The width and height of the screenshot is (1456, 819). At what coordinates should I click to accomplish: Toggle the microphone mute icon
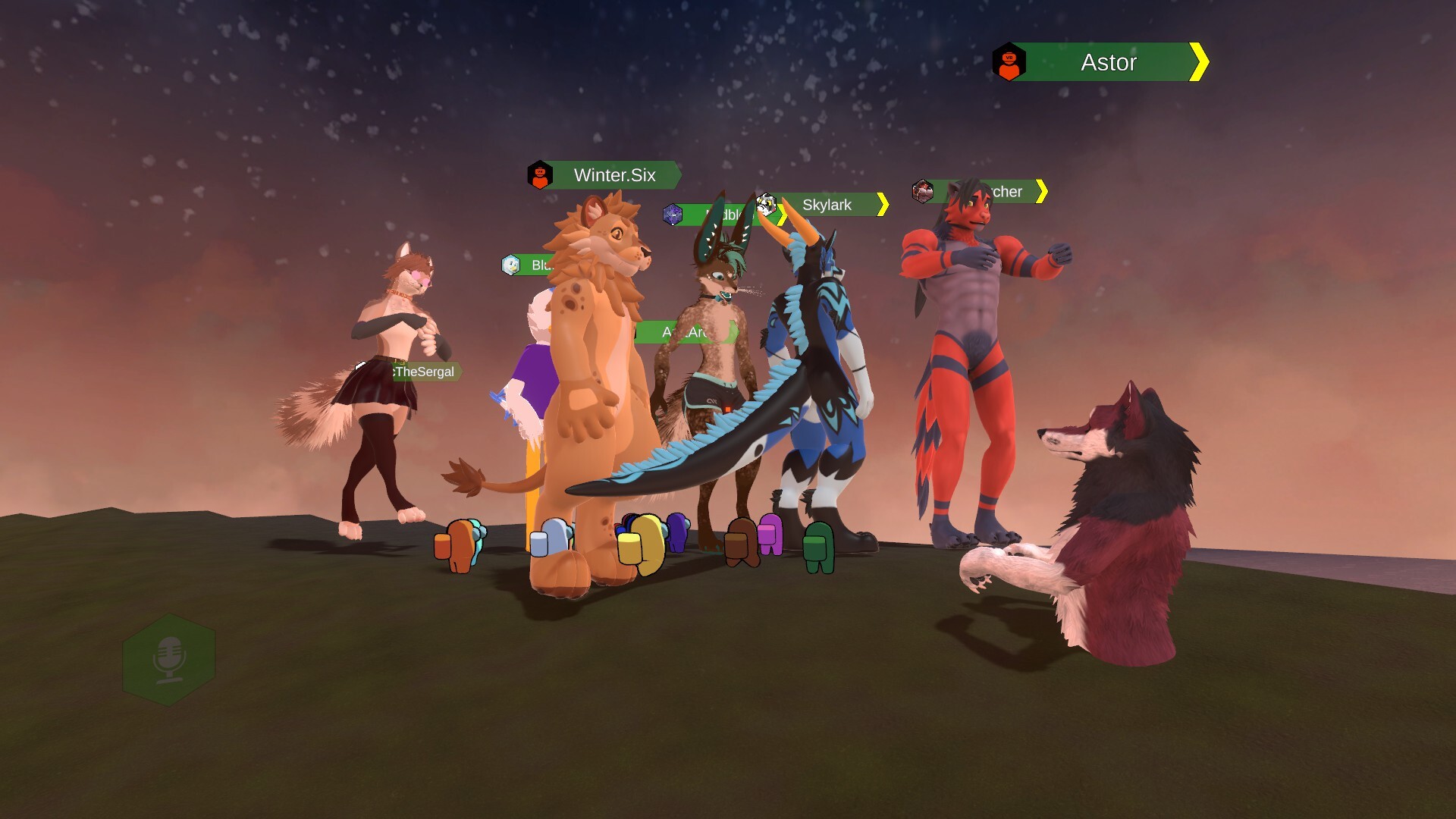[x=168, y=659]
